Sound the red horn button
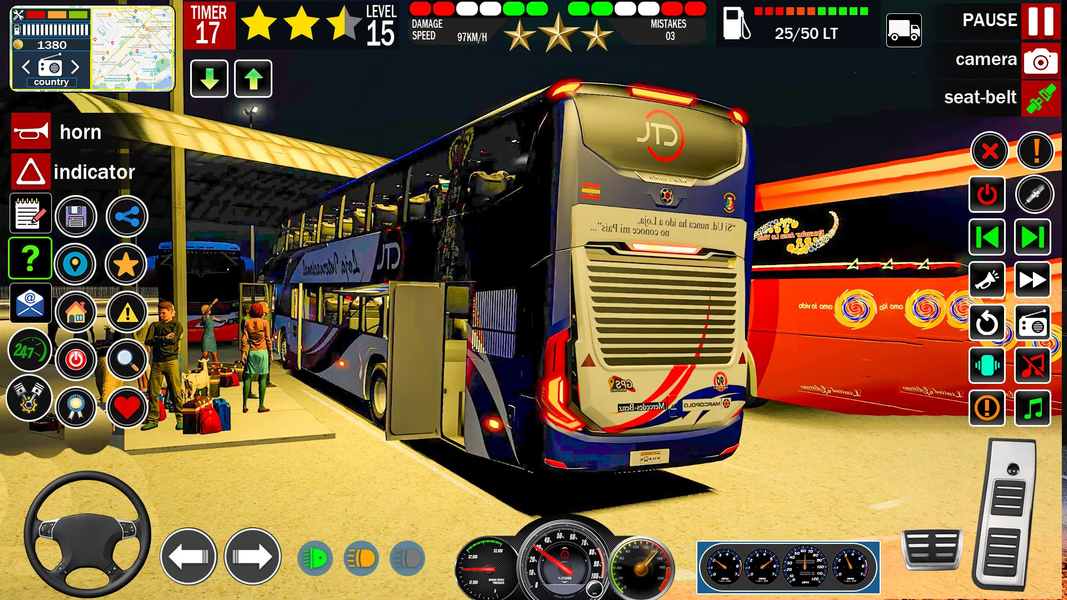Image resolution: width=1067 pixels, height=600 pixels. tap(30, 132)
